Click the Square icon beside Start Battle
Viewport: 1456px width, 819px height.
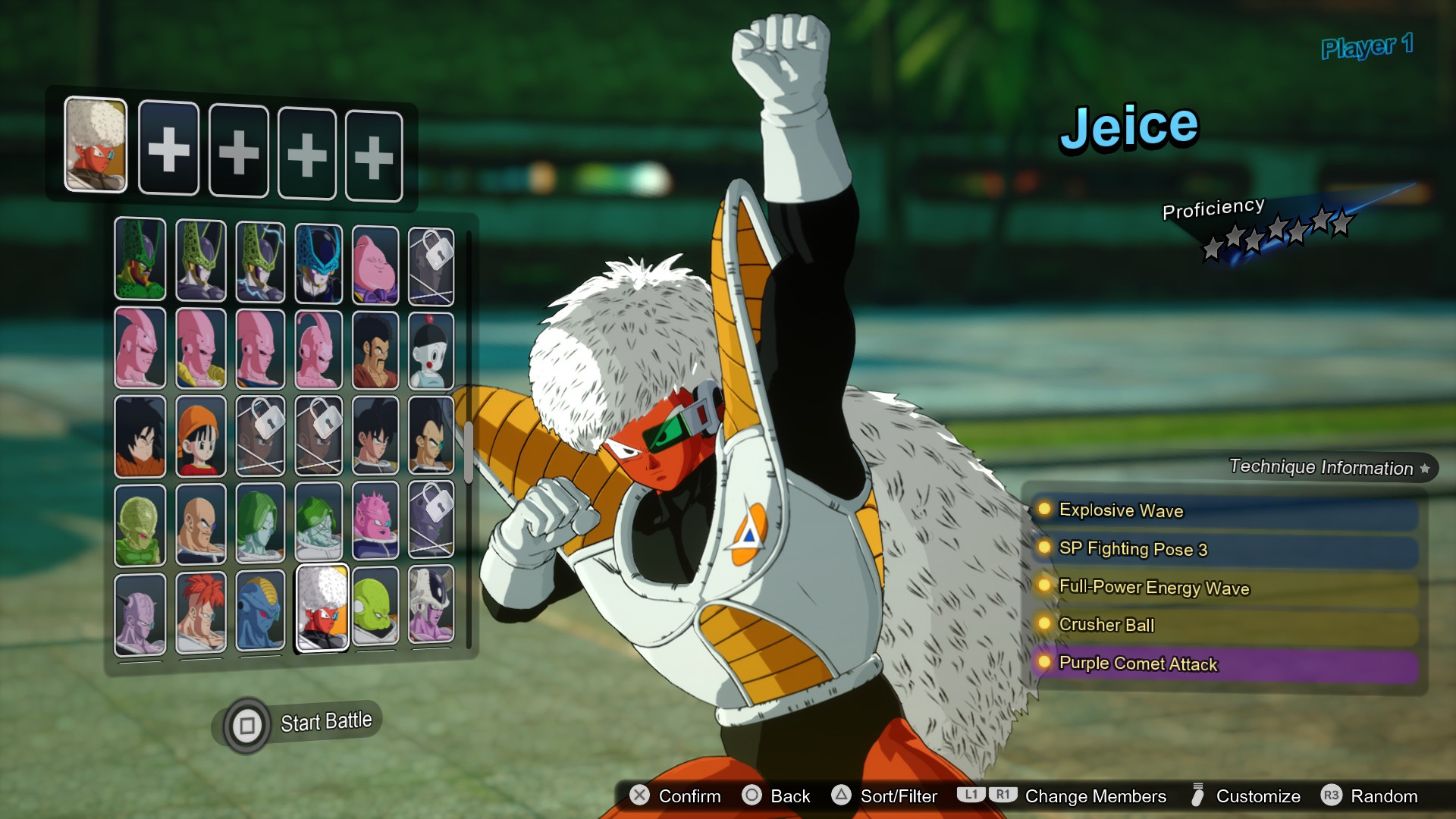tap(246, 720)
